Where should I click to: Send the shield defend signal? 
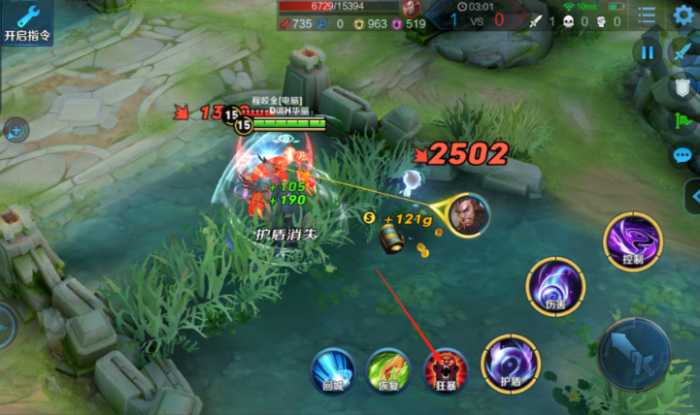pos(683,87)
